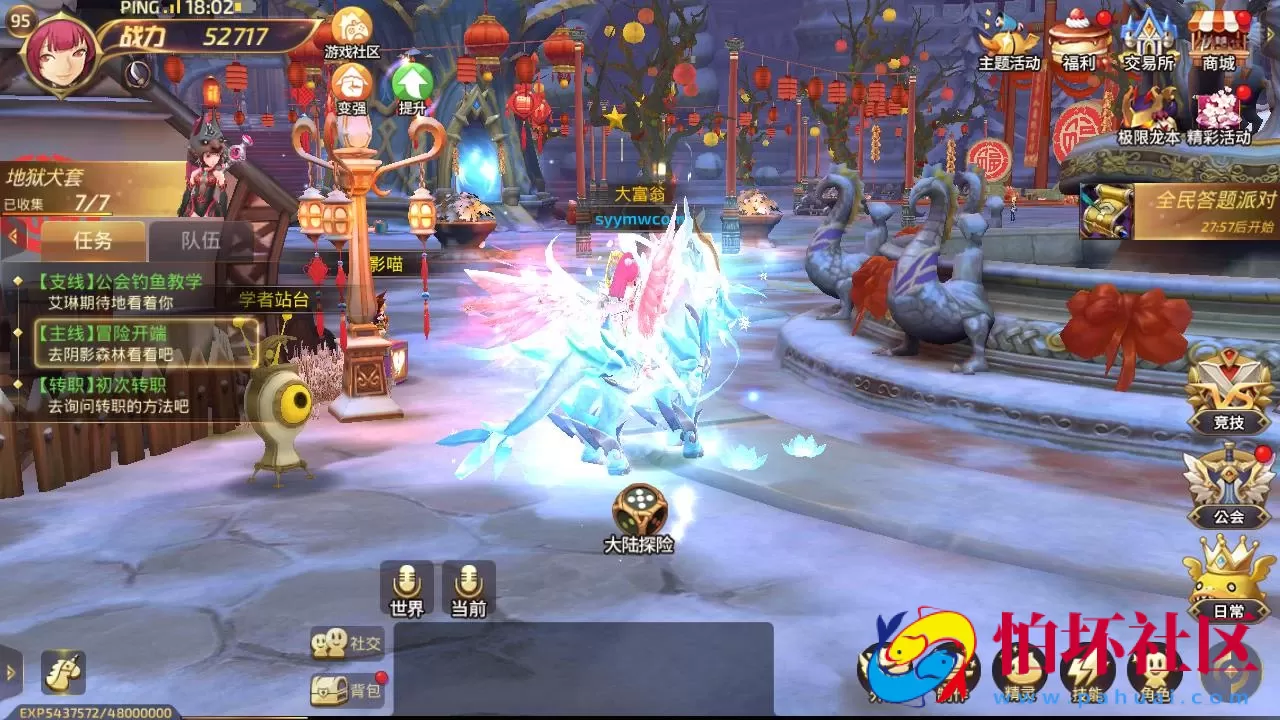The height and width of the screenshot is (720, 1280).
Task: Open the 游戏社区 game community icon
Action: point(352,32)
